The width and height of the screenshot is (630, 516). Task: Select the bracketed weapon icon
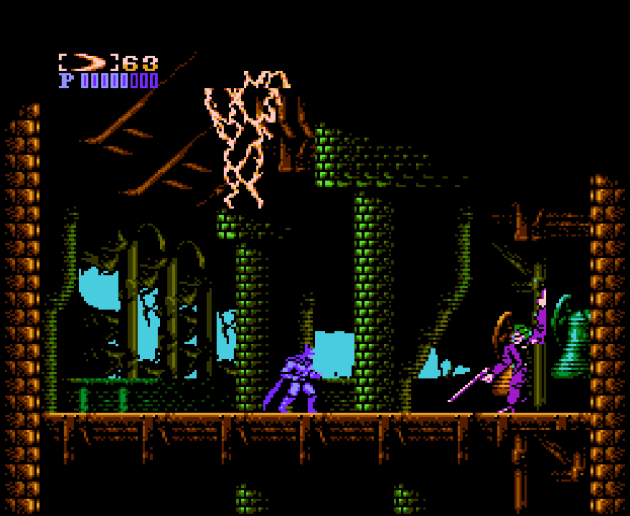(88, 62)
